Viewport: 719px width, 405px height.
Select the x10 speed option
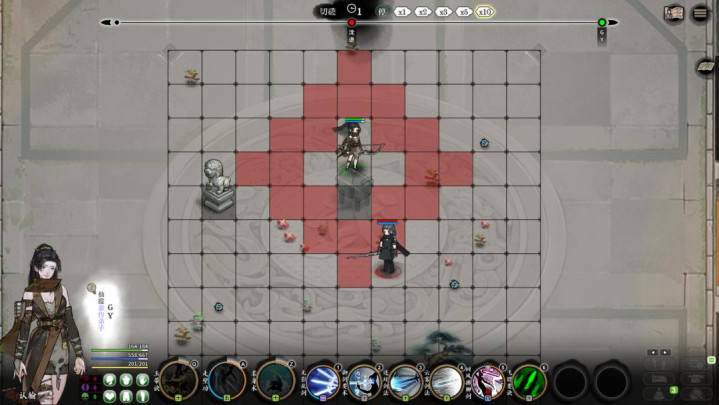[485, 12]
